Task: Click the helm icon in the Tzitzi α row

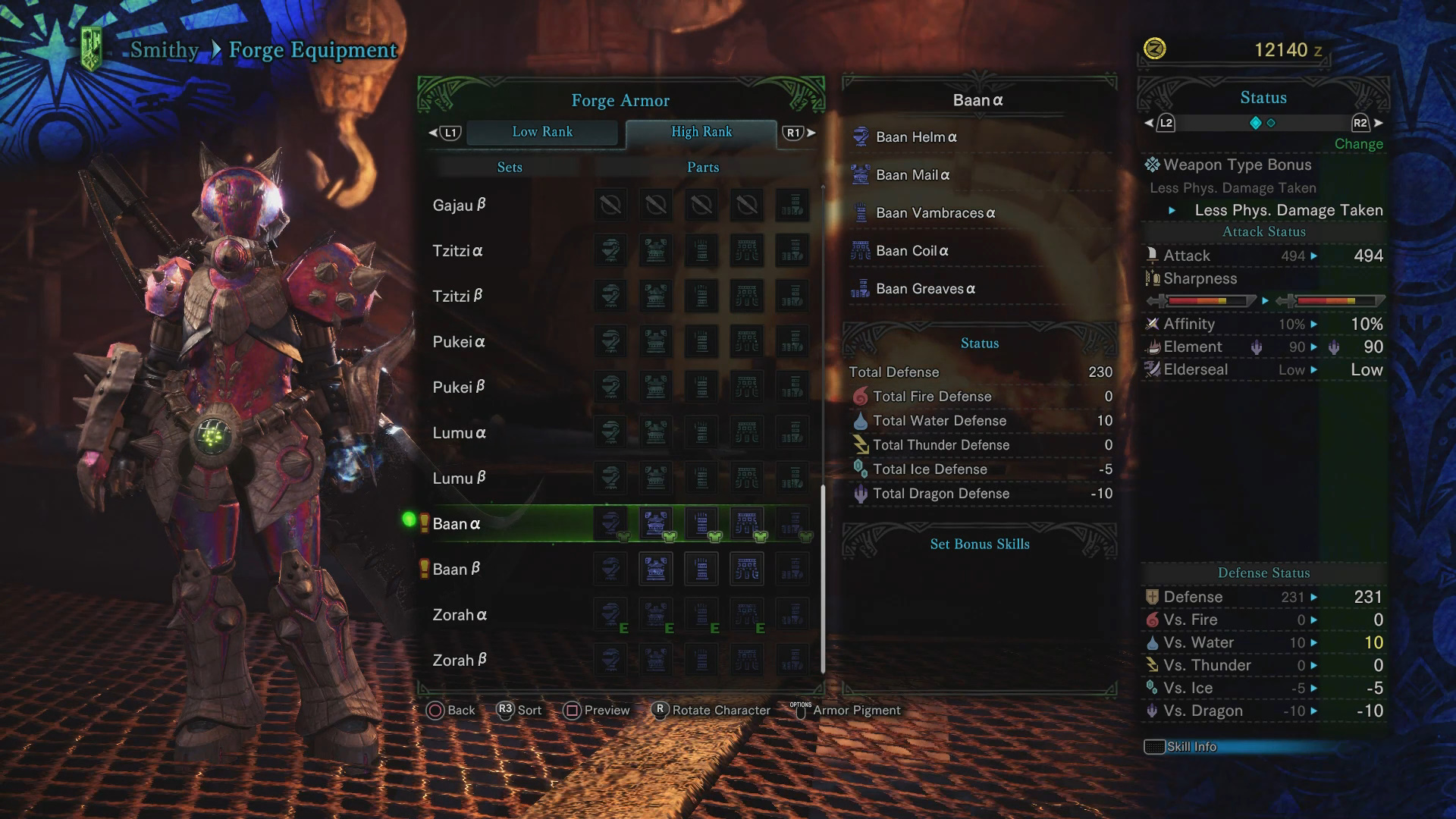Action: pos(611,251)
